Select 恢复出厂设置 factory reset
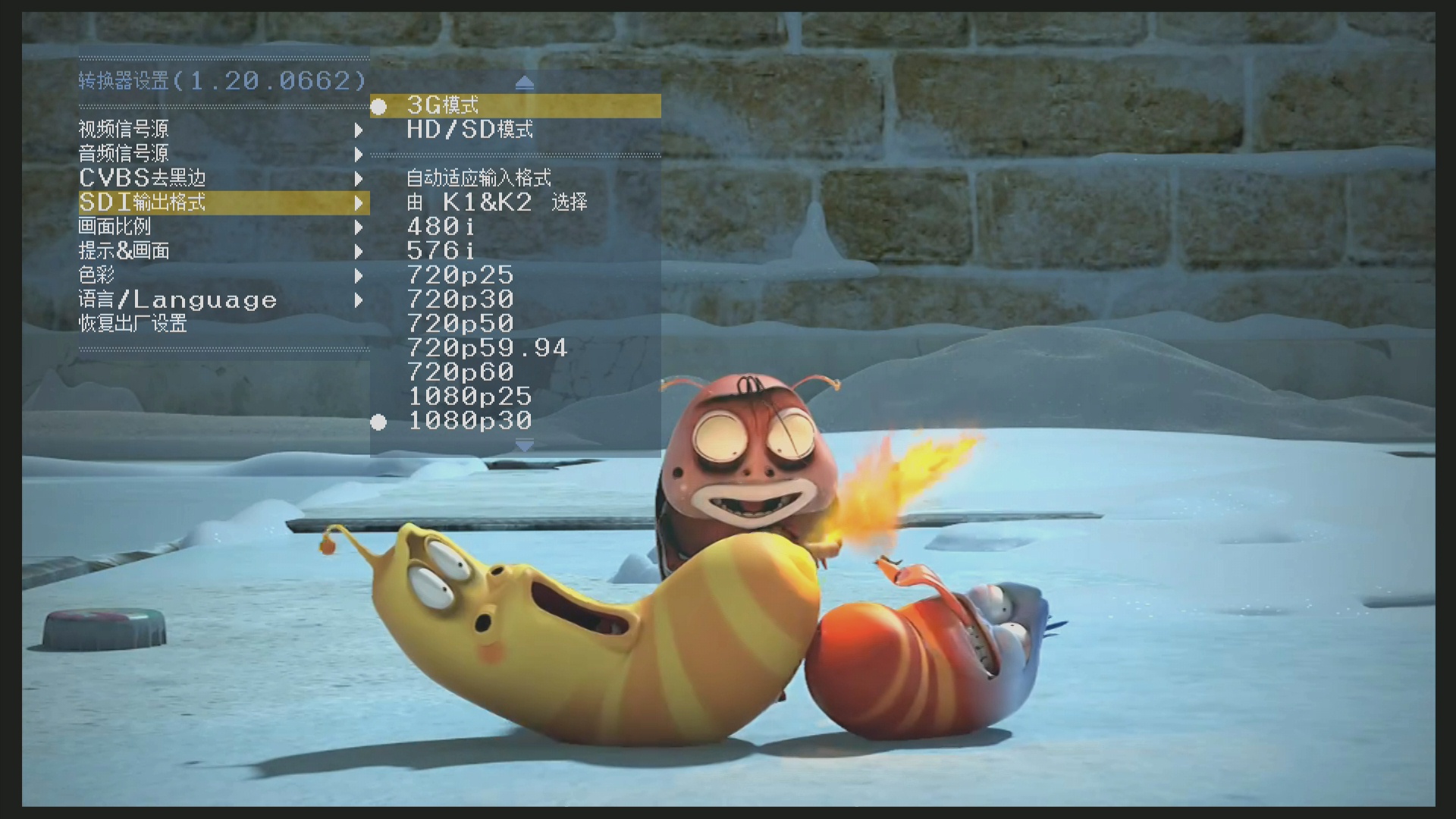 (133, 324)
